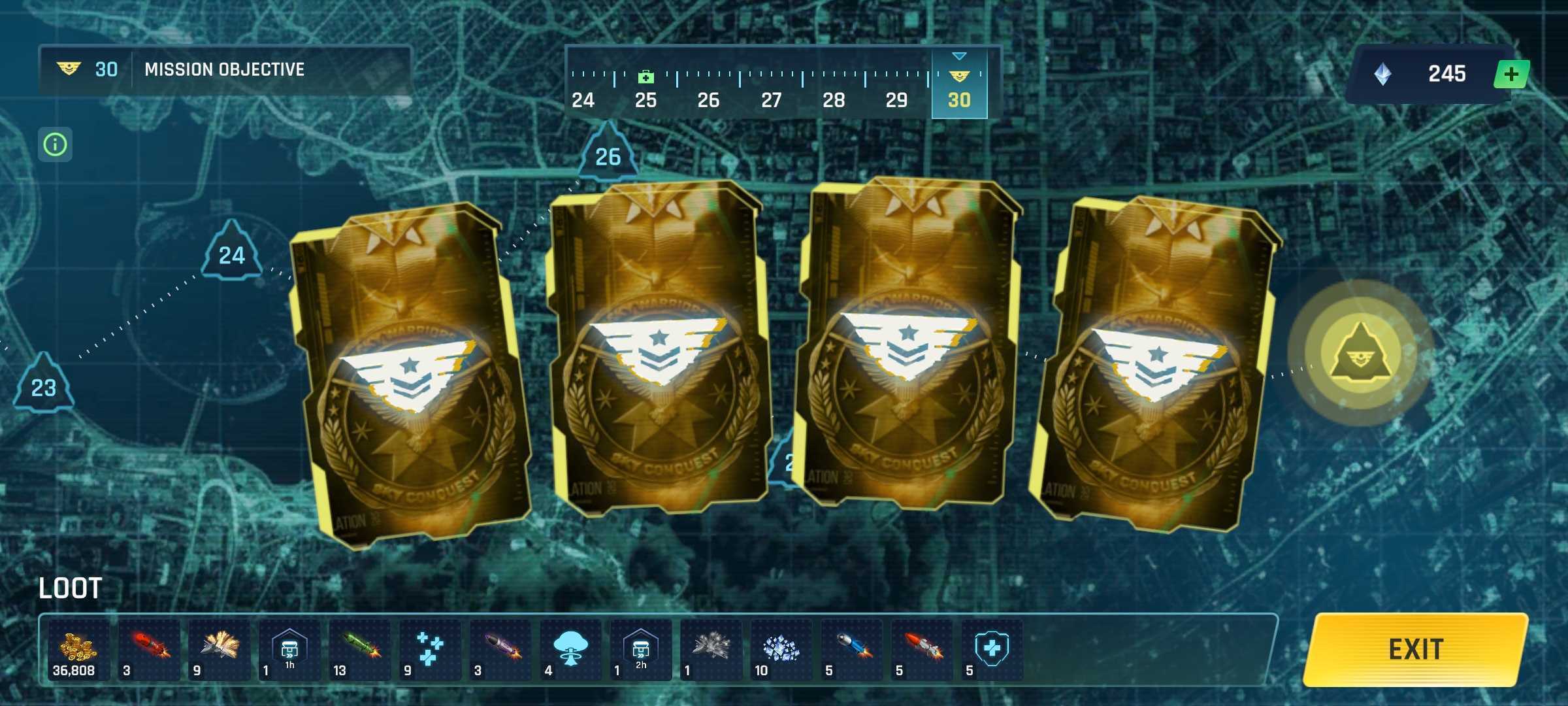The height and width of the screenshot is (706, 1568).
Task: Tap the blue plus sparkles loot item
Action: pyautogui.click(x=429, y=651)
